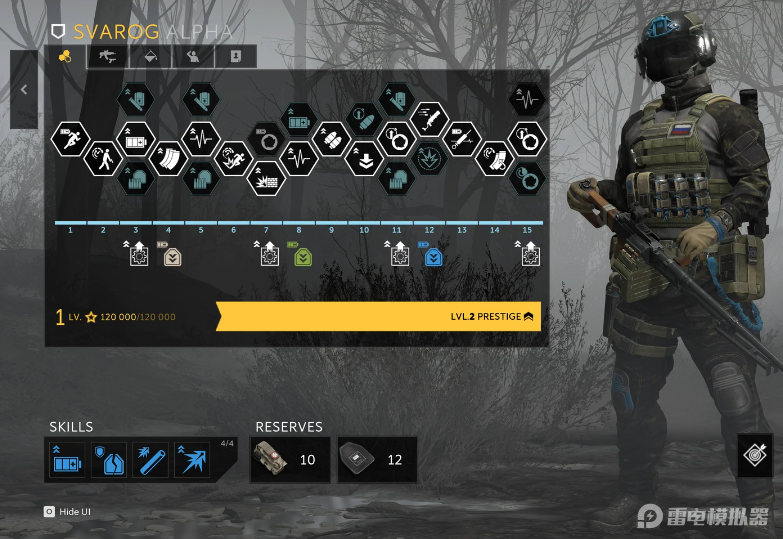Click the LVL.2 Prestige banner
The image size is (783, 539).
[x=380, y=317]
